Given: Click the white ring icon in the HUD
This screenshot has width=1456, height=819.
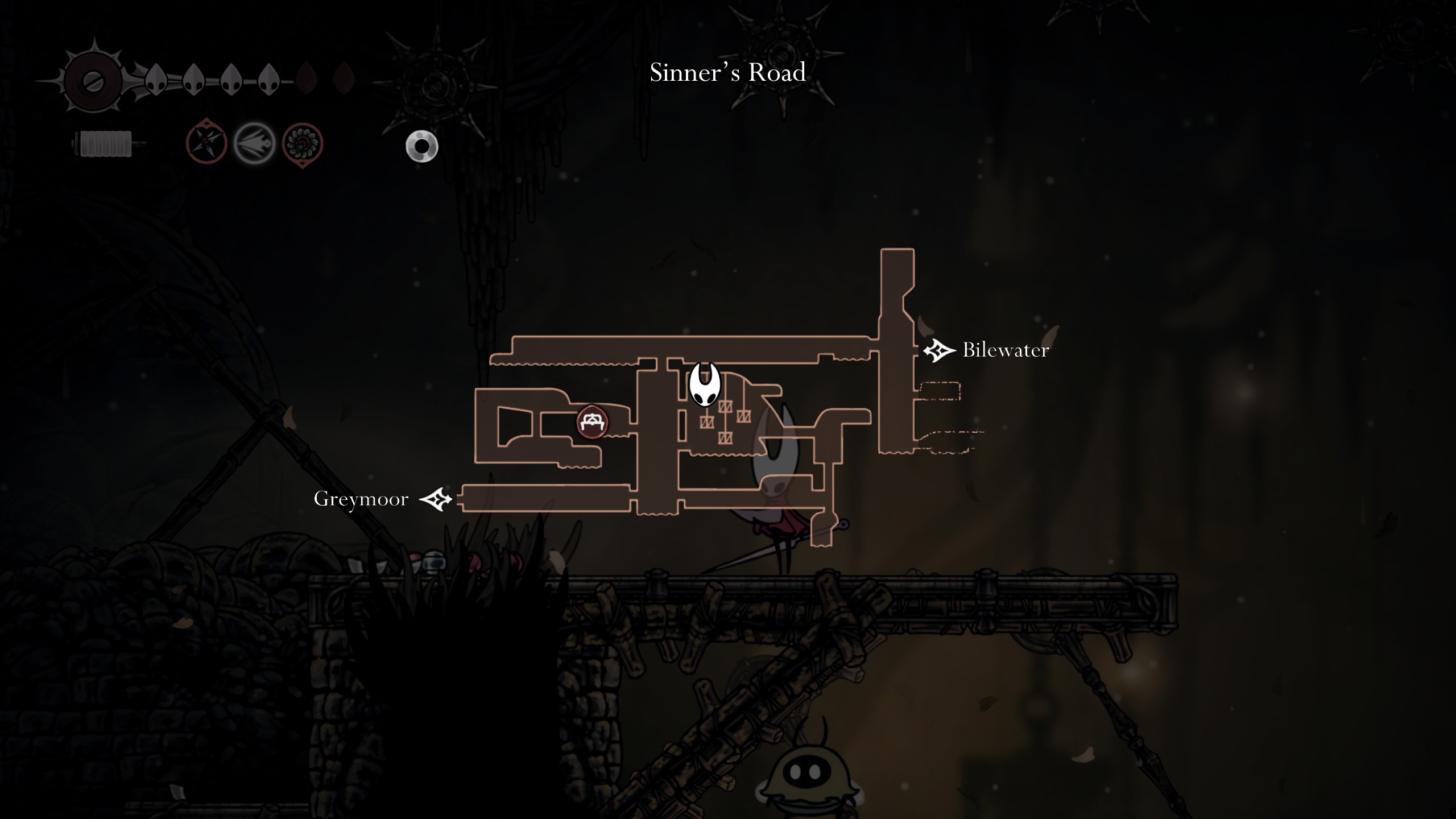Looking at the screenshot, I should [422, 147].
